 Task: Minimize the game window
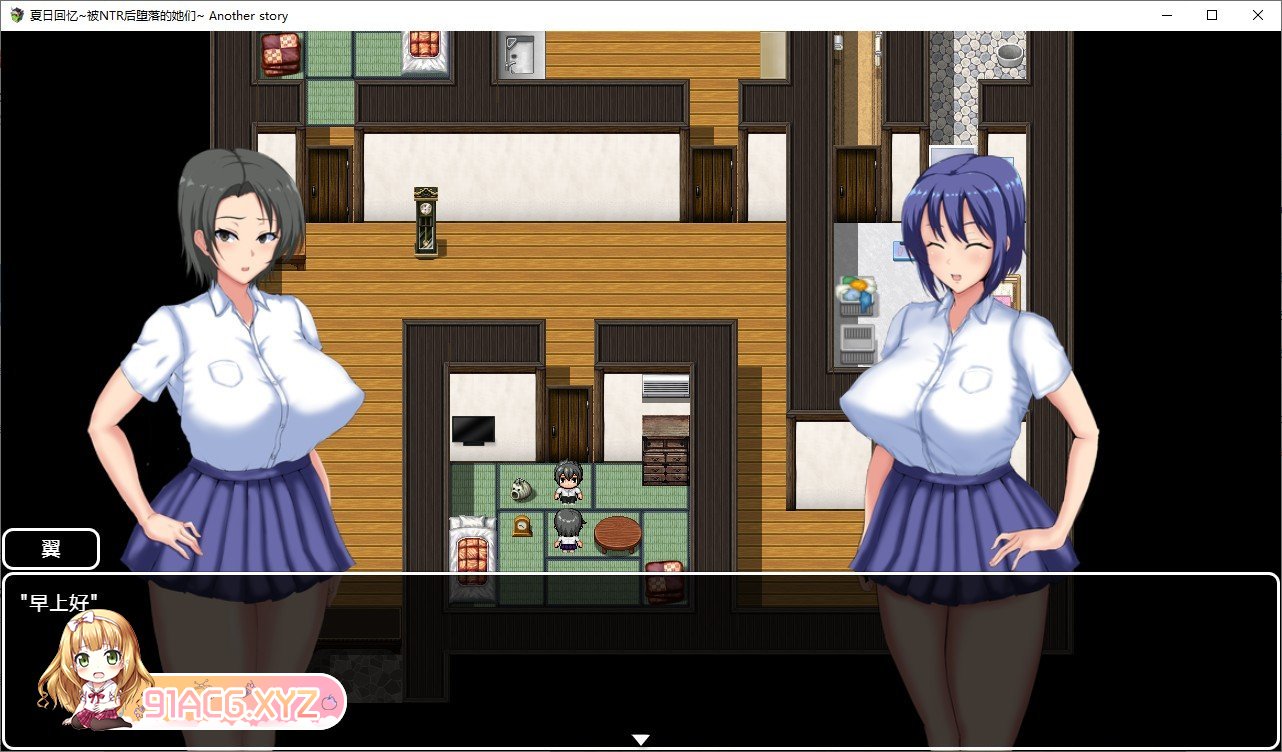pos(1164,15)
